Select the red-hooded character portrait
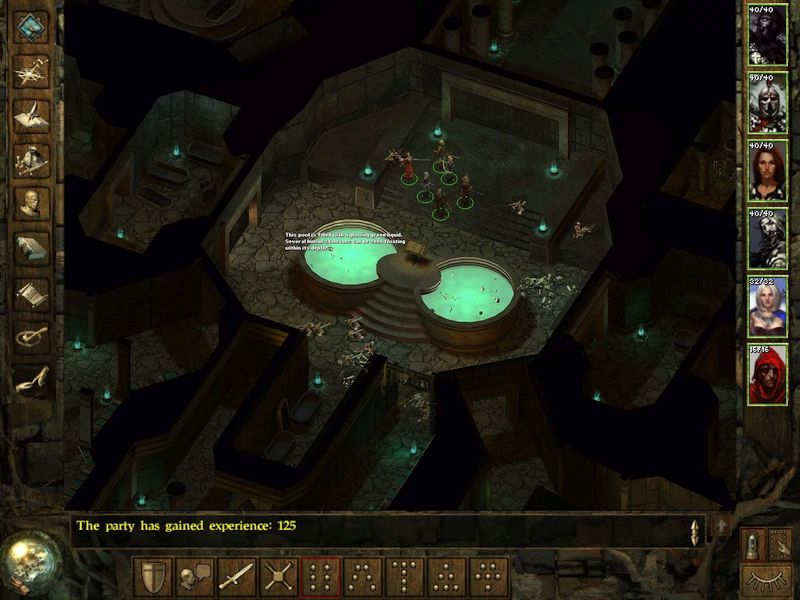 (x=768, y=373)
